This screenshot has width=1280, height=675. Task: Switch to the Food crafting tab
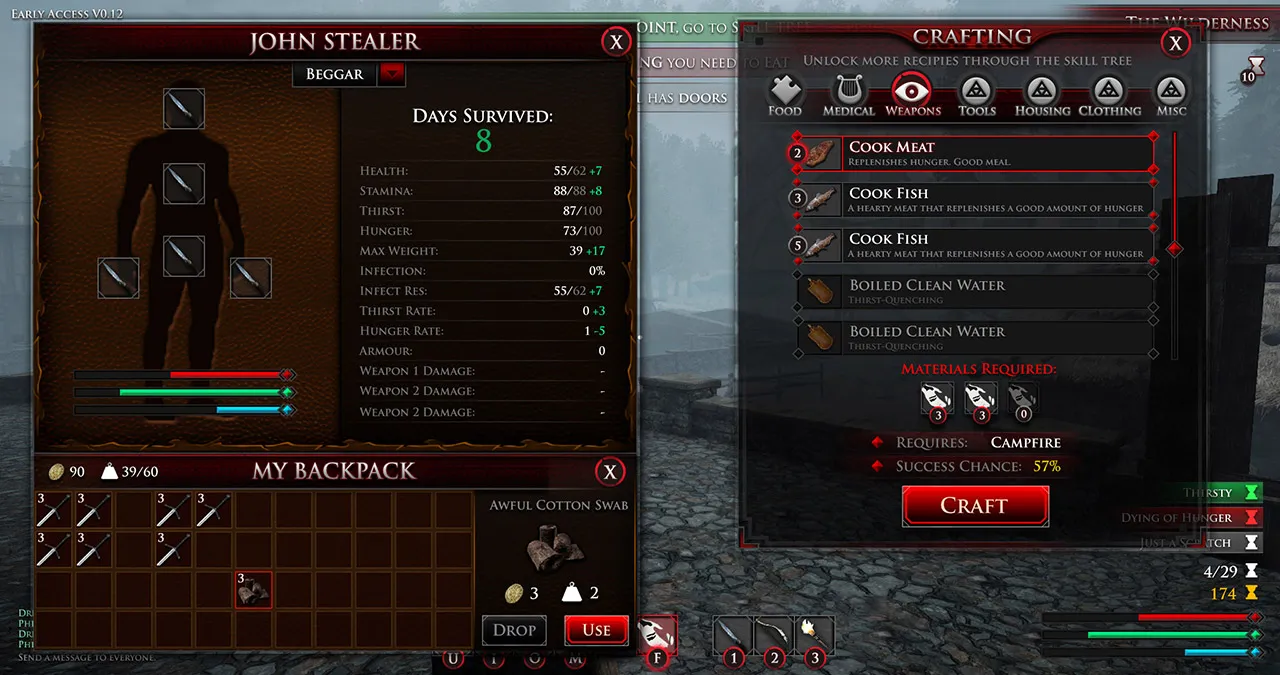(x=785, y=95)
